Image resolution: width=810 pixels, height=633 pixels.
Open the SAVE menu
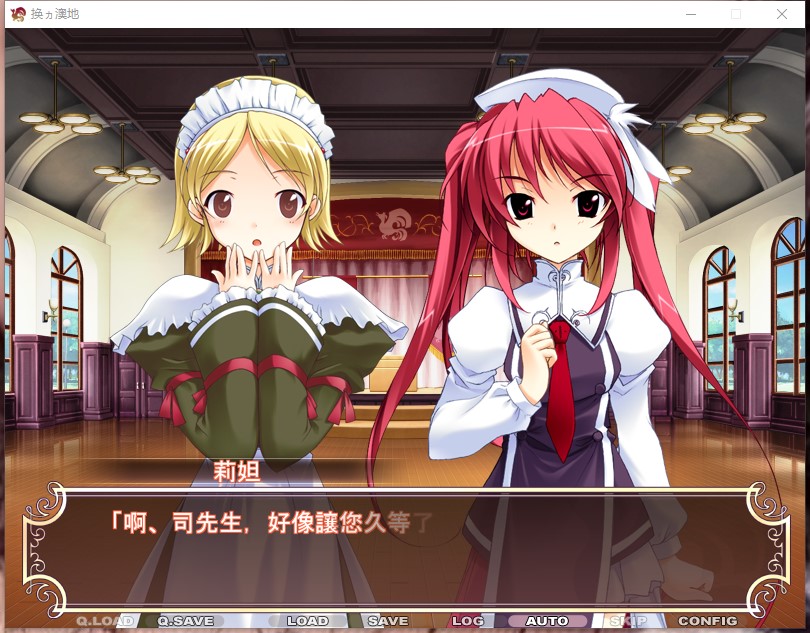click(388, 621)
